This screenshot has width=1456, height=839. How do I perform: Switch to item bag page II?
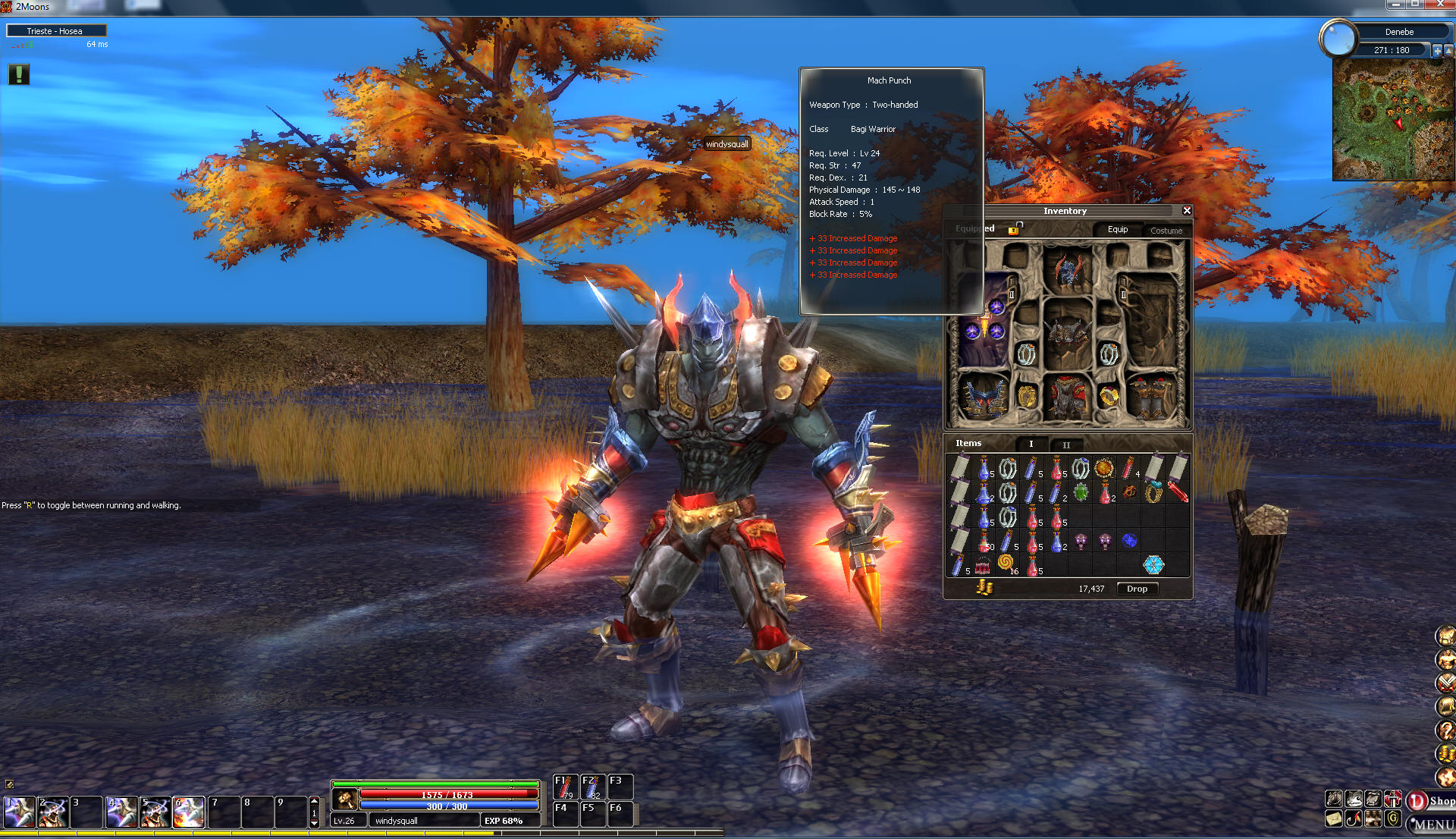1066,445
